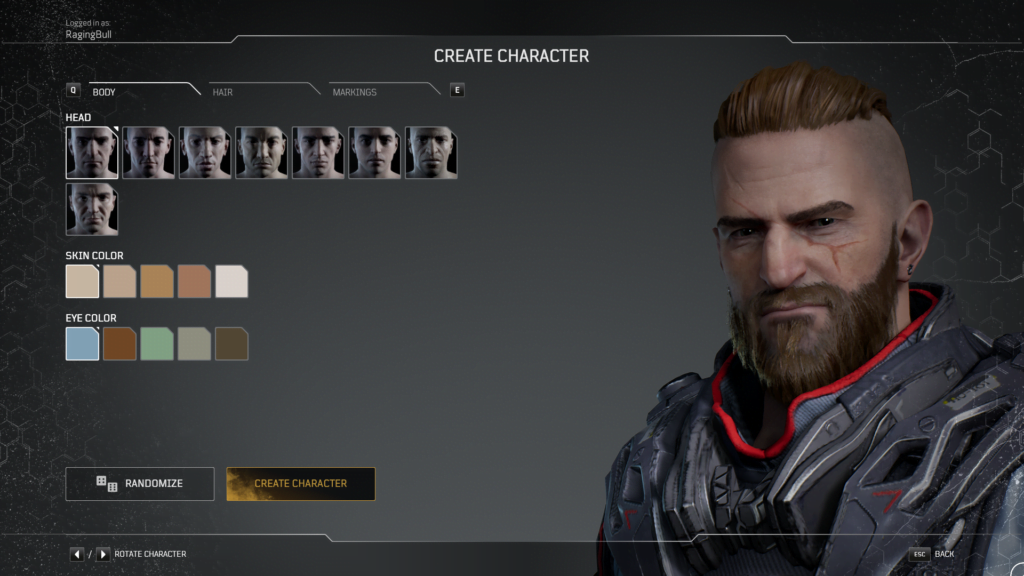
Task: Choose the golden tan skin color swatch
Action: click(157, 282)
